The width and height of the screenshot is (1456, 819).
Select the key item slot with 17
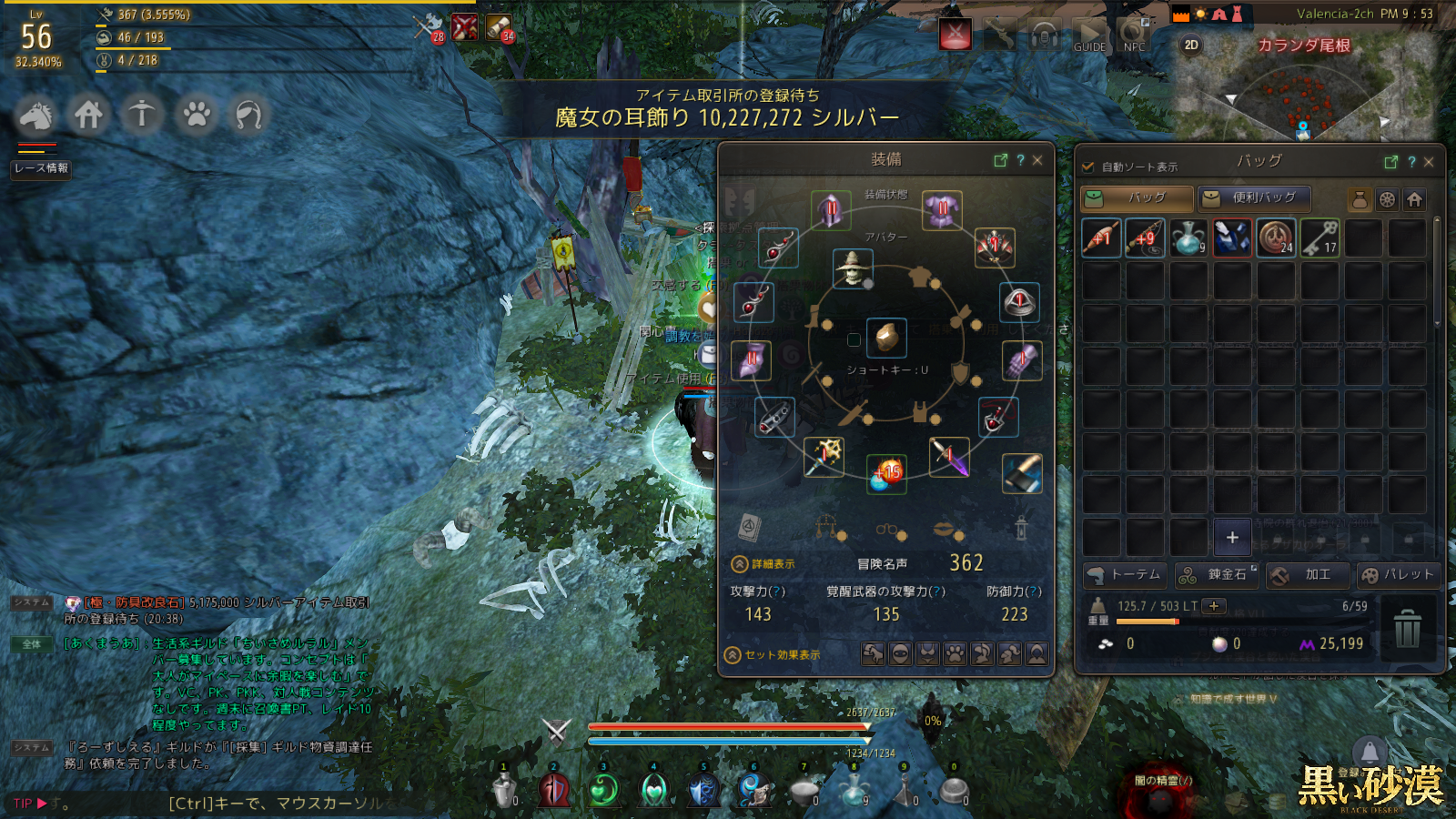coord(1319,238)
